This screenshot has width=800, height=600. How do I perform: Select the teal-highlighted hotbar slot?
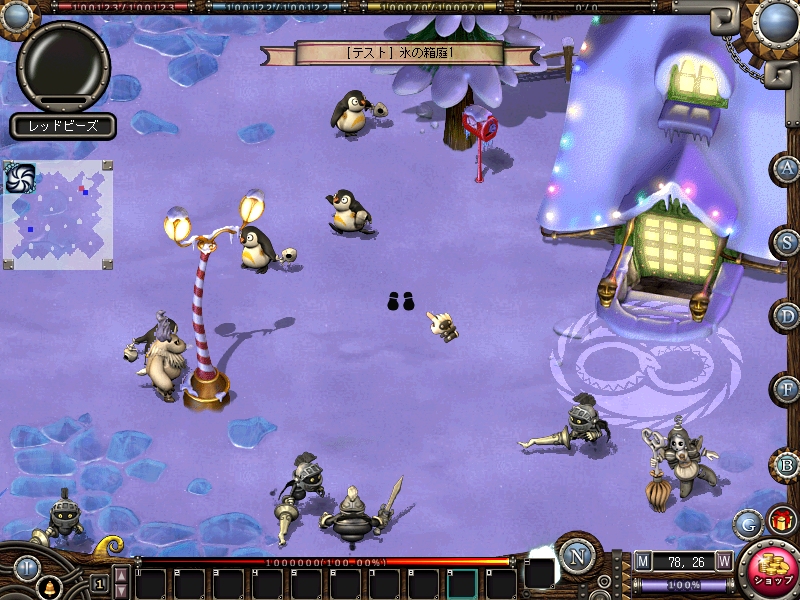(462, 582)
